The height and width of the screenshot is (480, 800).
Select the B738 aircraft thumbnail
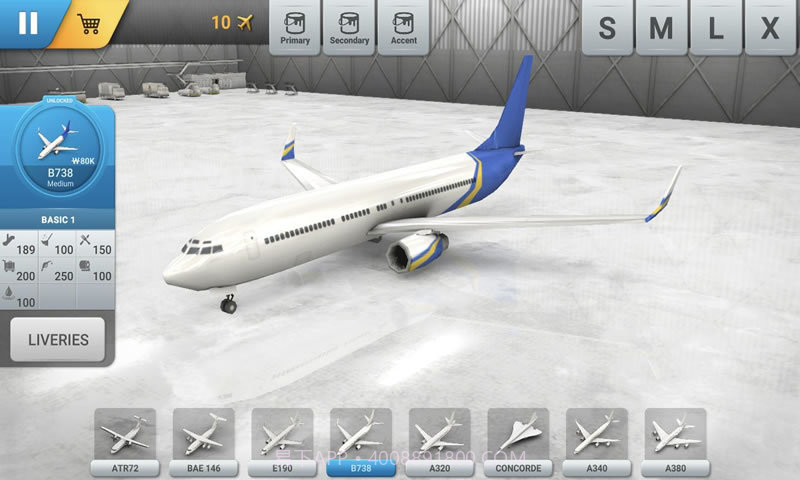pos(360,437)
